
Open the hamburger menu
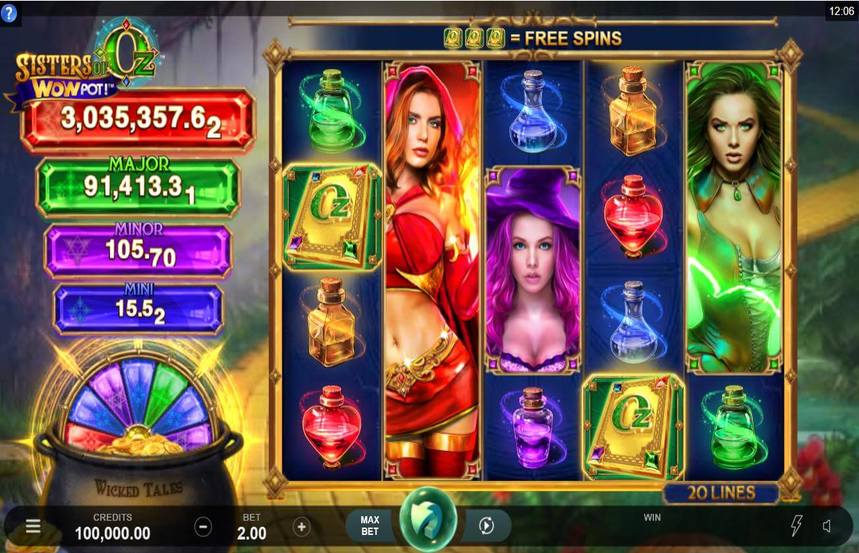click(33, 526)
